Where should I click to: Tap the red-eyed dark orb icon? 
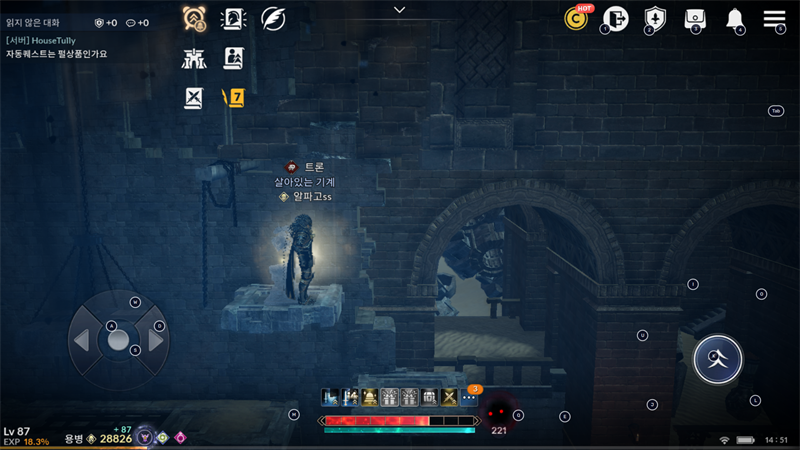tap(497, 412)
